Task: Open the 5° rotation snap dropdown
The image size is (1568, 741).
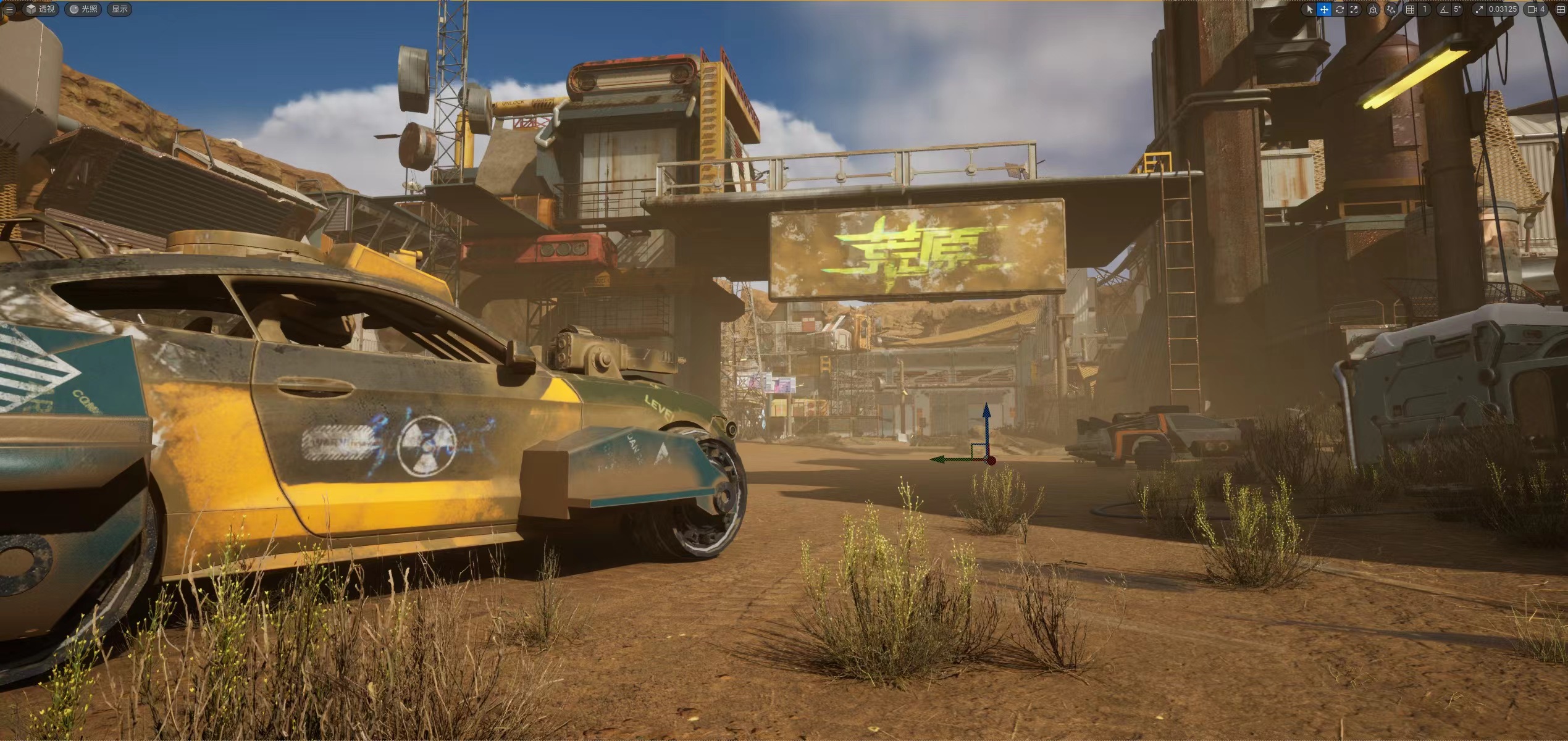Action: pyautogui.click(x=1457, y=9)
